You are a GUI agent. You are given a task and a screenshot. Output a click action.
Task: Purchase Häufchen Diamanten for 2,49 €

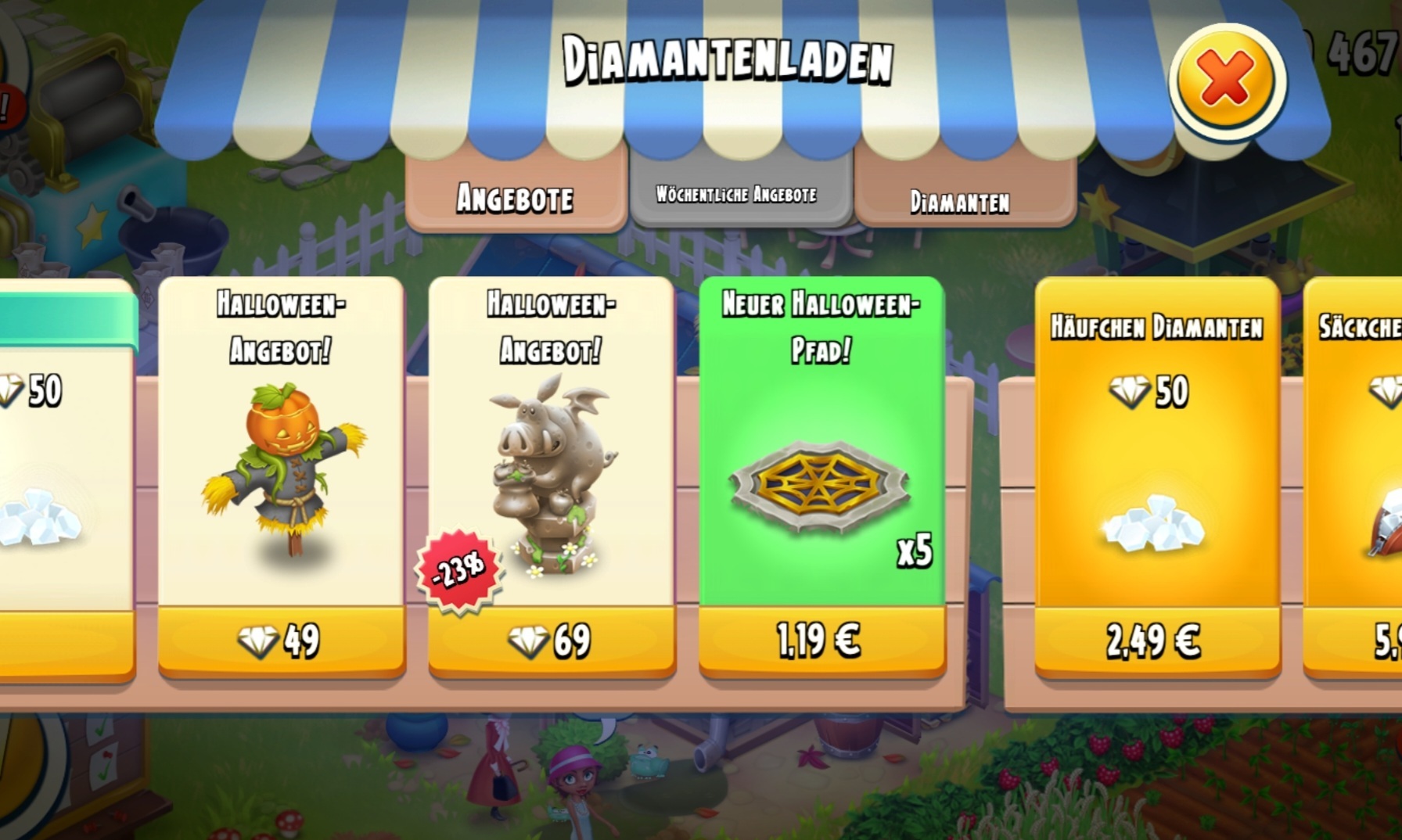click(x=1156, y=641)
